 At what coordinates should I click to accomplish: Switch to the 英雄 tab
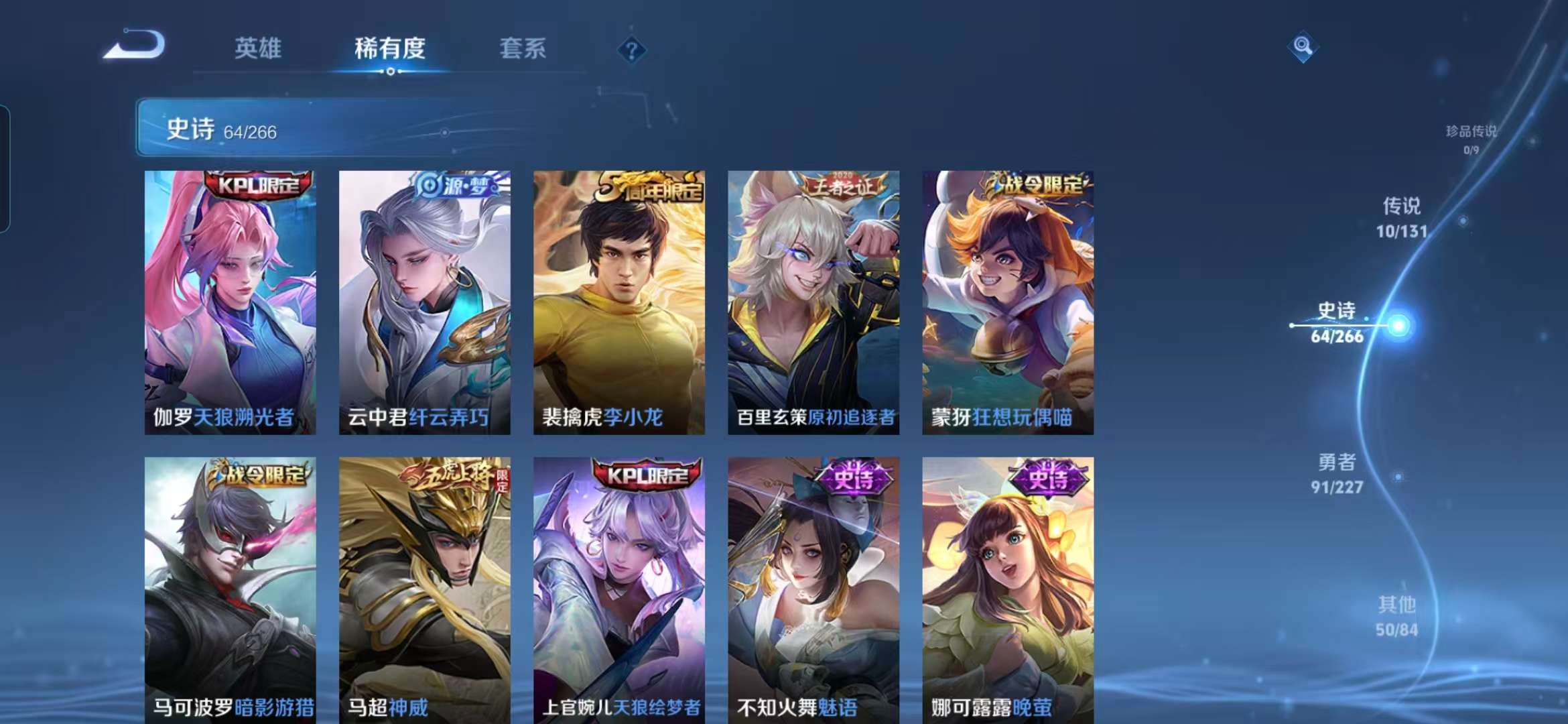pyautogui.click(x=258, y=48)
